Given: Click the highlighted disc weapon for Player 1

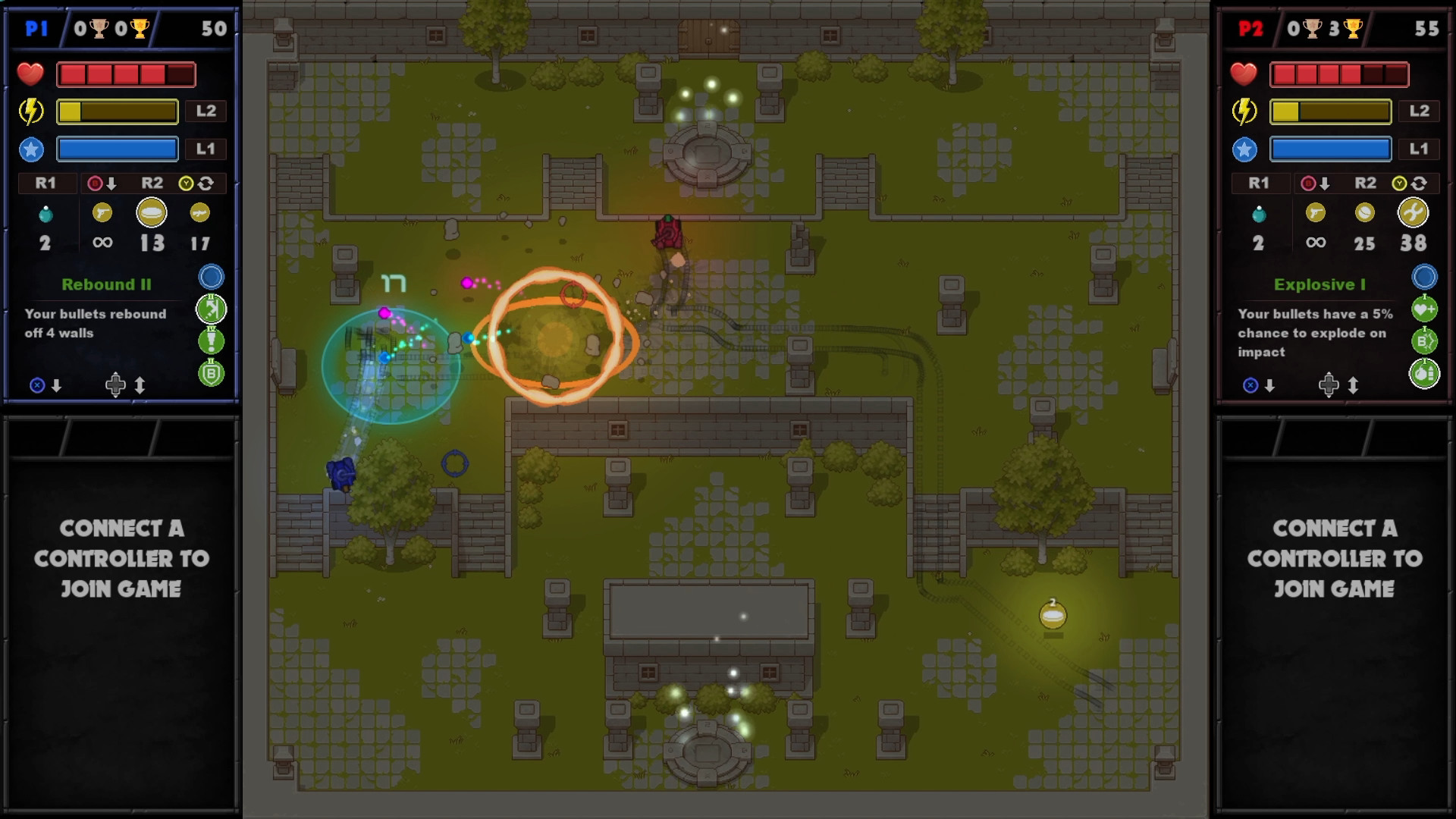Looking at the screenshot, I should coord(151,213).
